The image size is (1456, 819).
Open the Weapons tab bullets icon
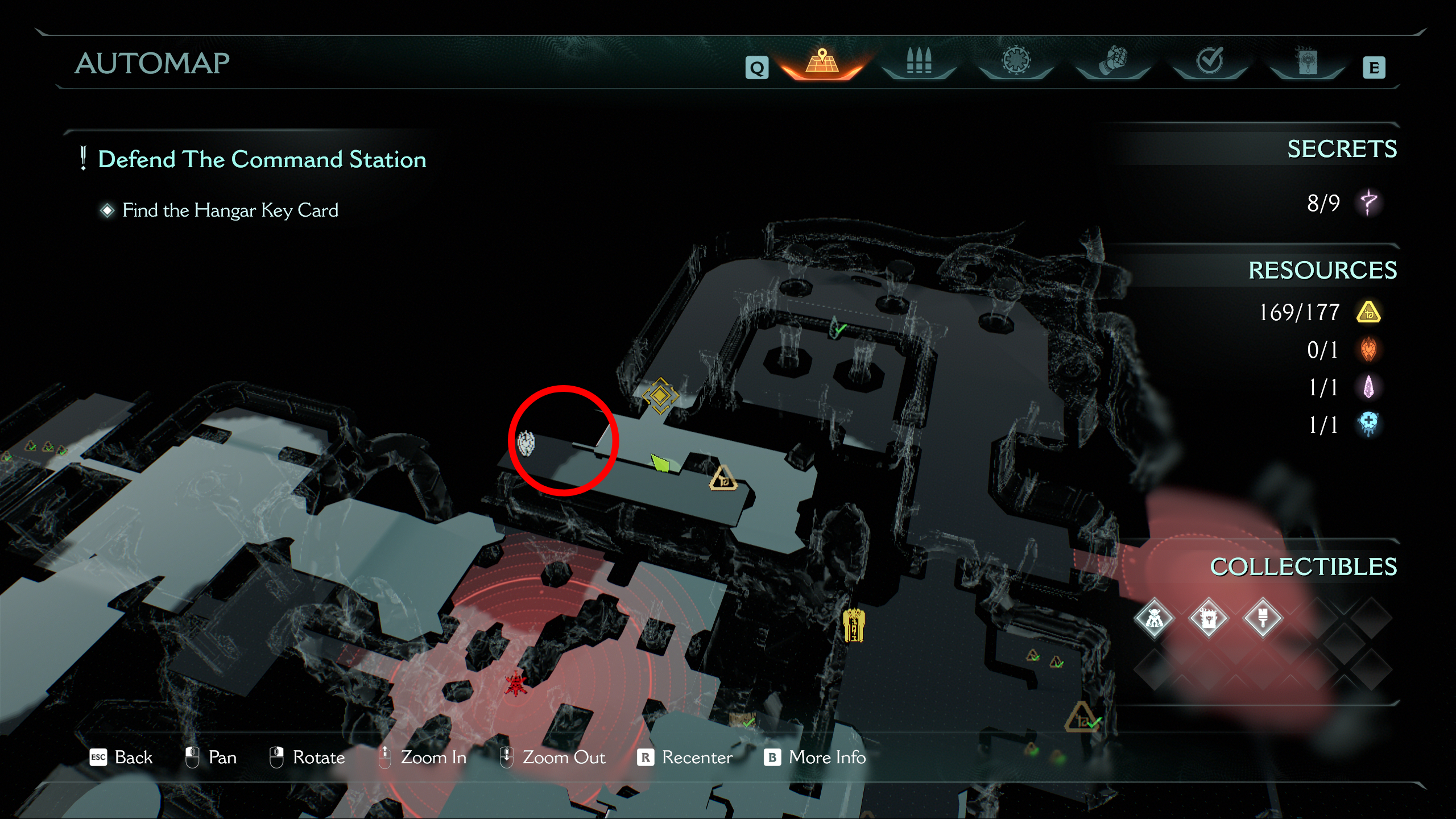pos(920,63)
